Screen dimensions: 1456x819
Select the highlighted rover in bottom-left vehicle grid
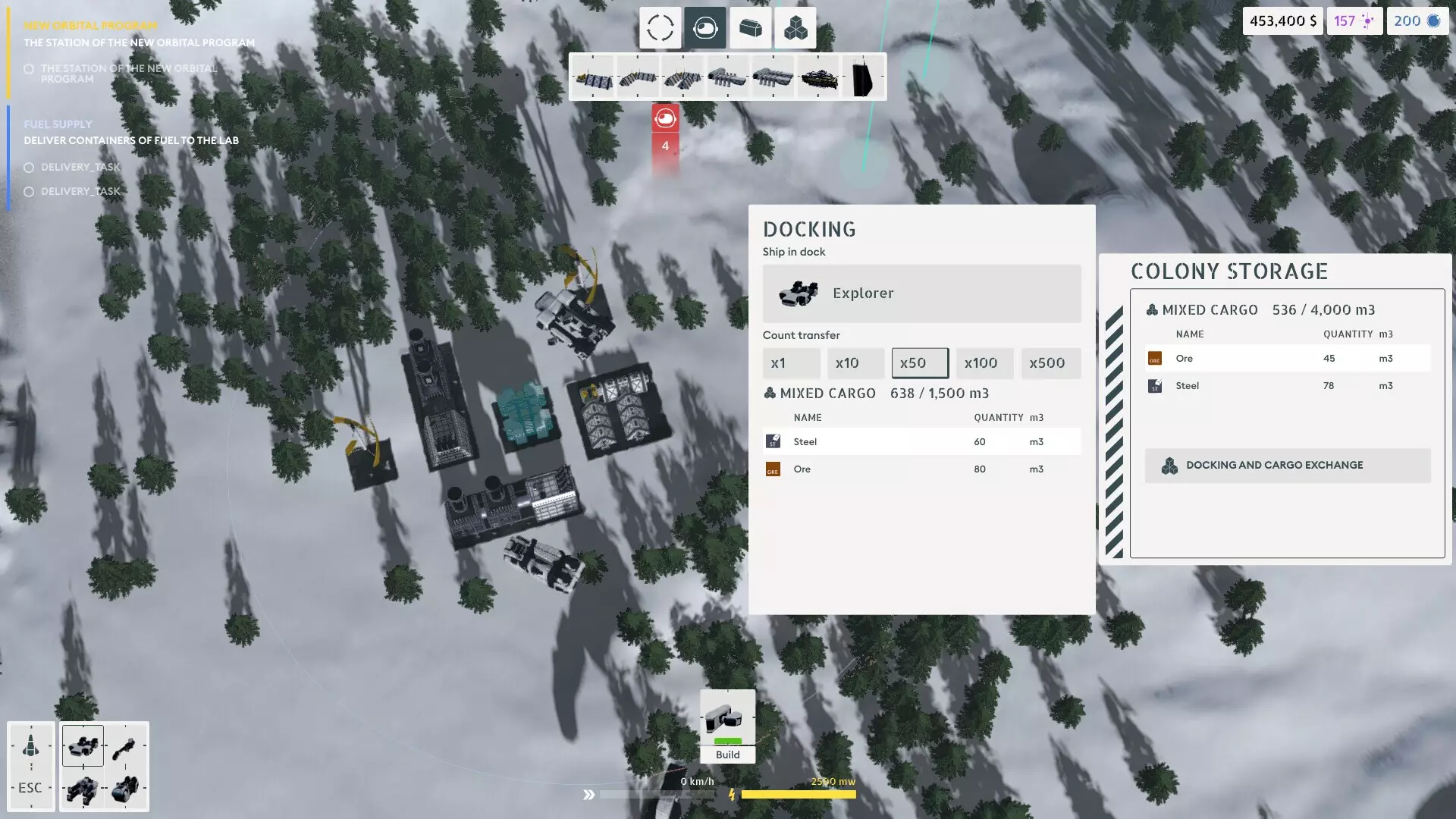coord(83,745)
